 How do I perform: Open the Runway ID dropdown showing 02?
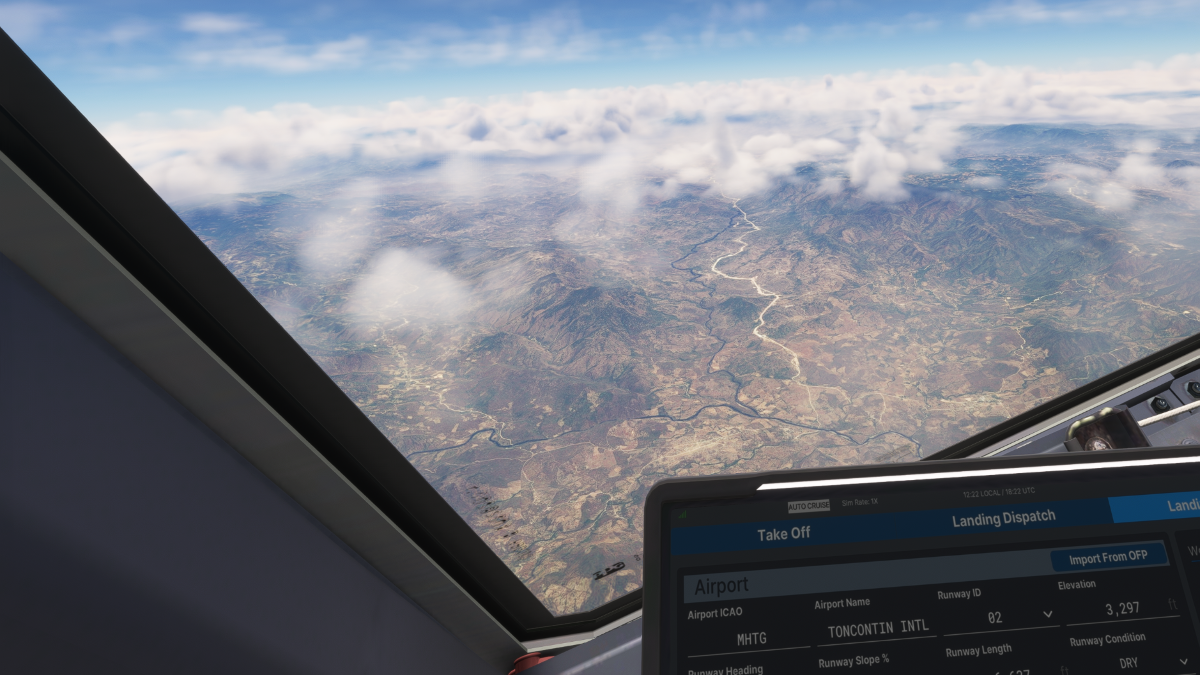tap(996, 617)
